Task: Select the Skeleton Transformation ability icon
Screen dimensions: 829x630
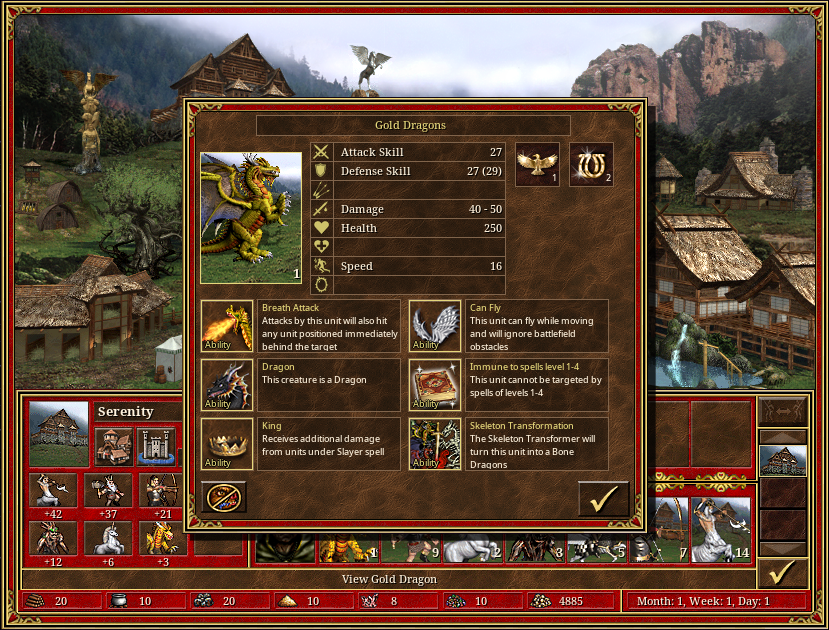Action: click(x=435, y=444)
